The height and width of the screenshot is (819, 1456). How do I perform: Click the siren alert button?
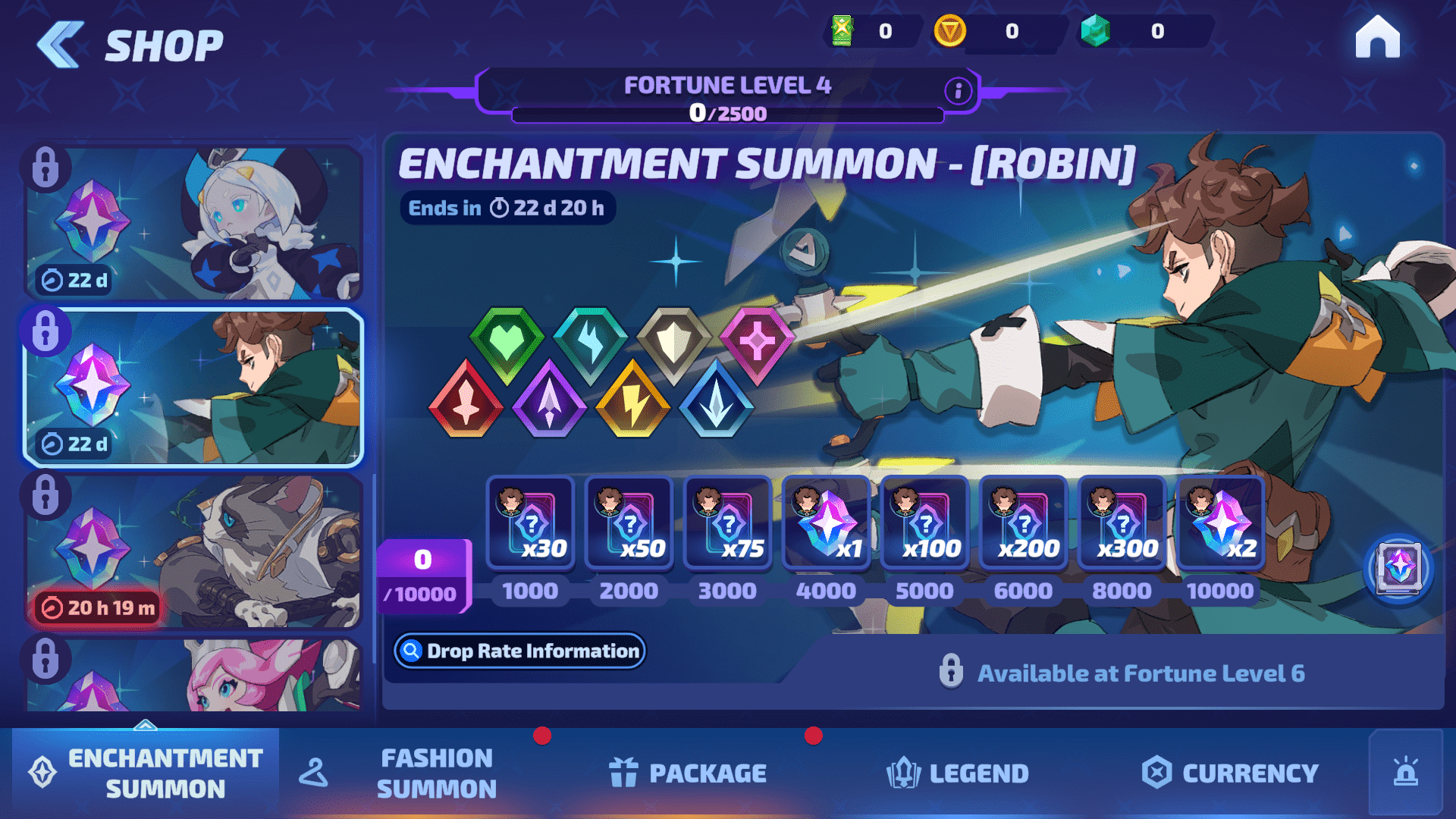point(1406,772)
